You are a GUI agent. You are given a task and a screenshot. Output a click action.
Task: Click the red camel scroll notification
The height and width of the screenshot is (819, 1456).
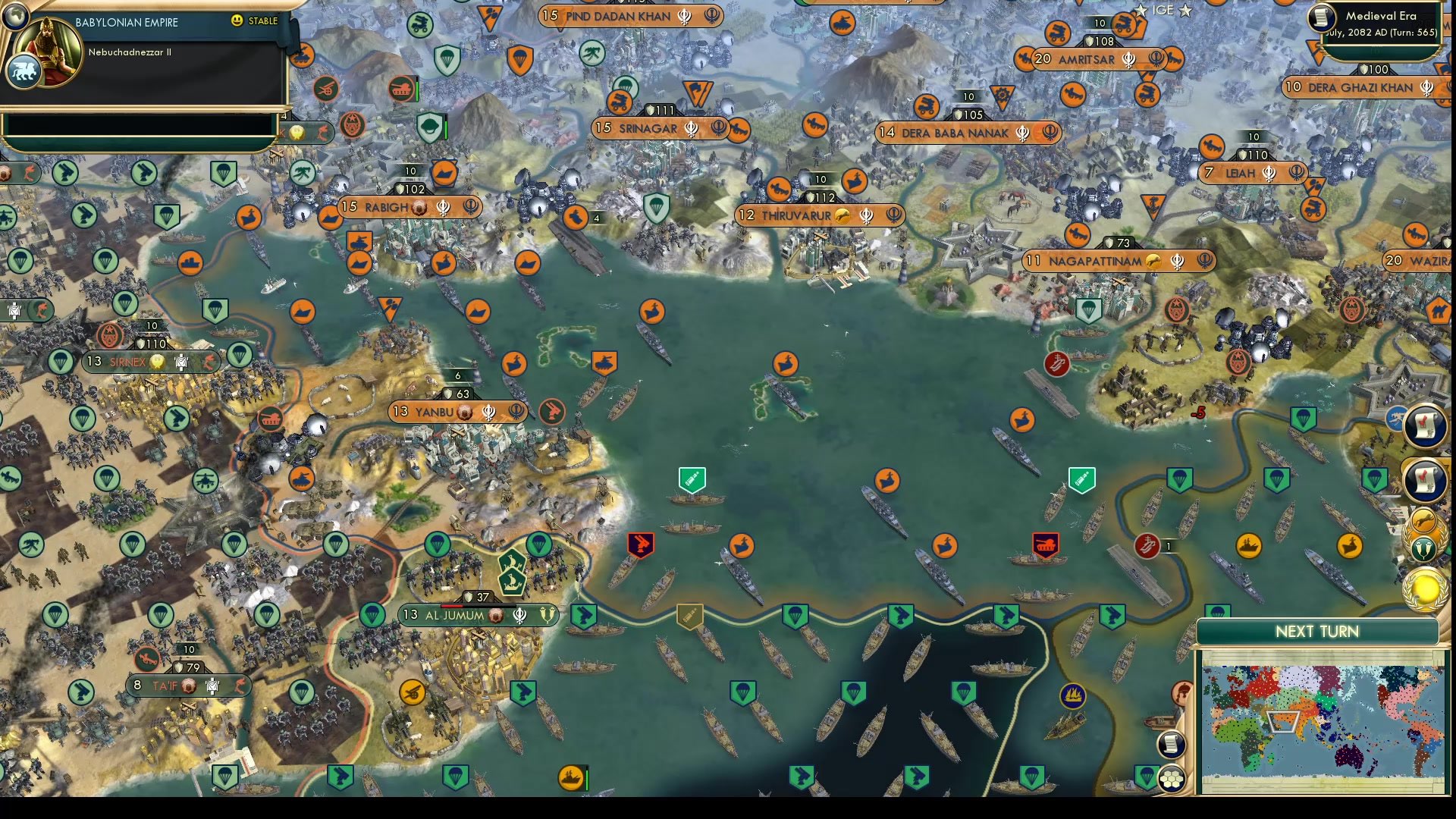coord(1424,427)
